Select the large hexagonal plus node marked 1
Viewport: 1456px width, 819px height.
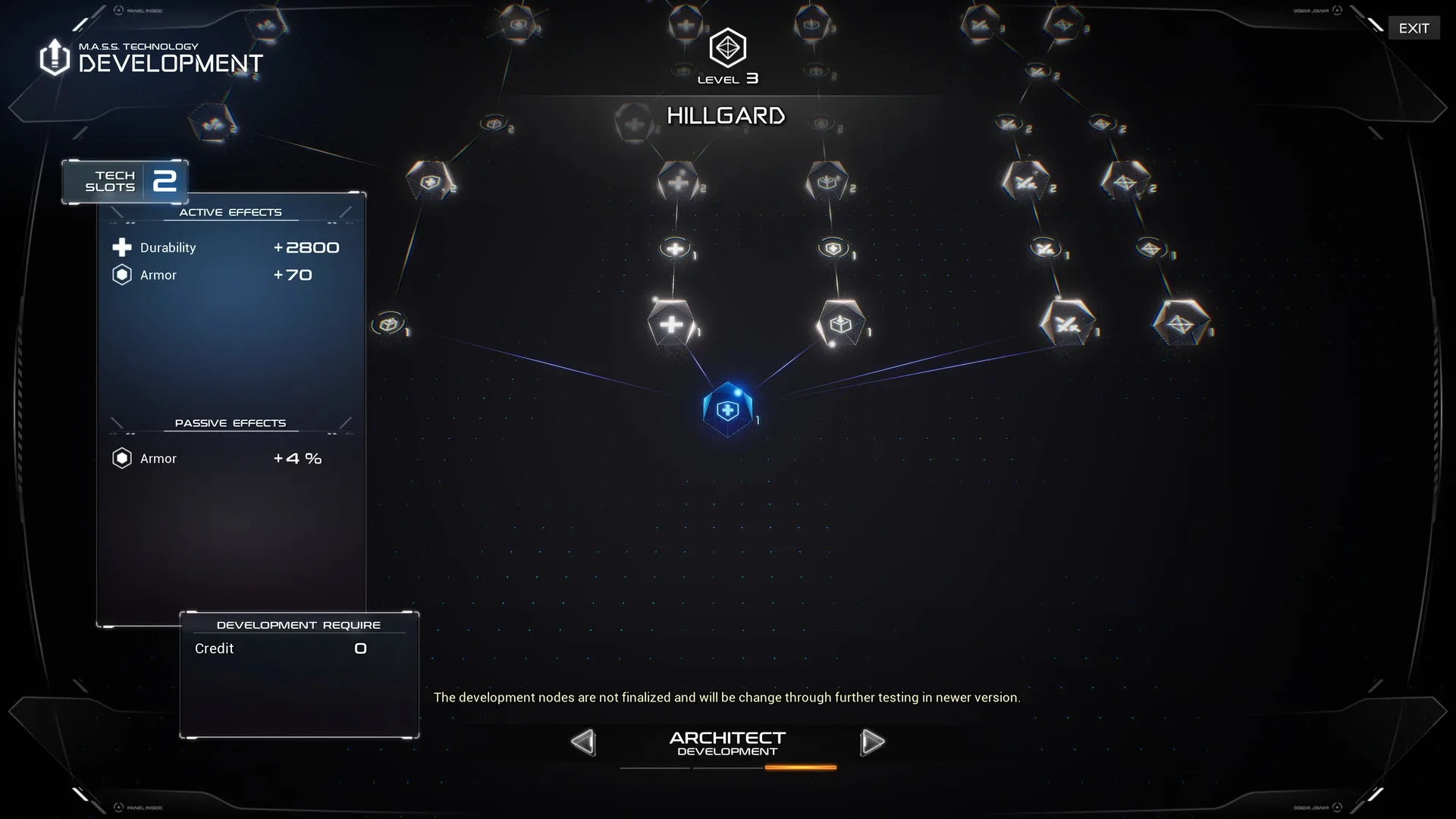coord(671,325)
